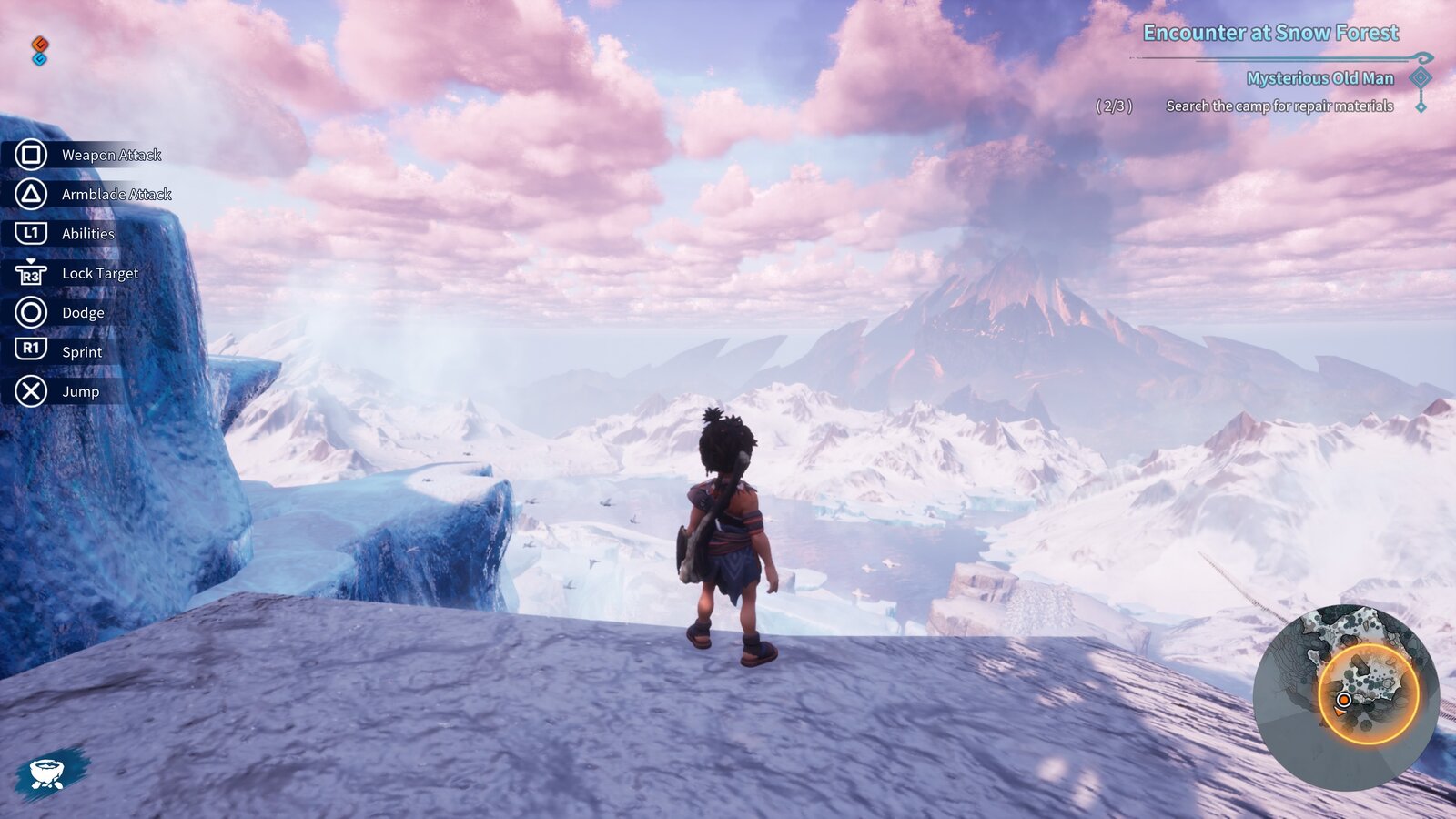Viewport: 1456px width, 819px height.
Task: Click the red and blue diamond icon
Action: click(39, 51)
